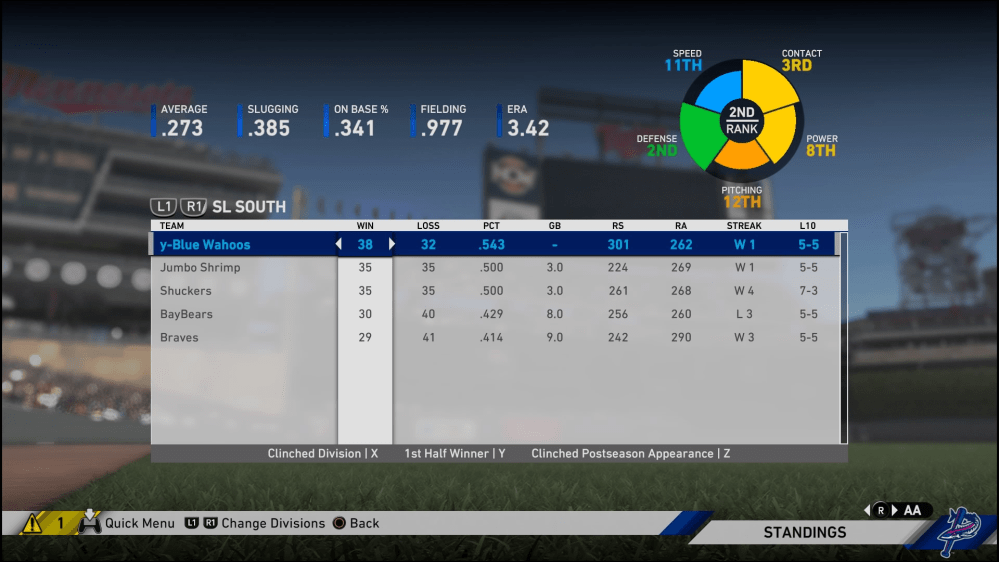Go Back from standings
Screen dimensions: 999x562
(x=364, y=523)
